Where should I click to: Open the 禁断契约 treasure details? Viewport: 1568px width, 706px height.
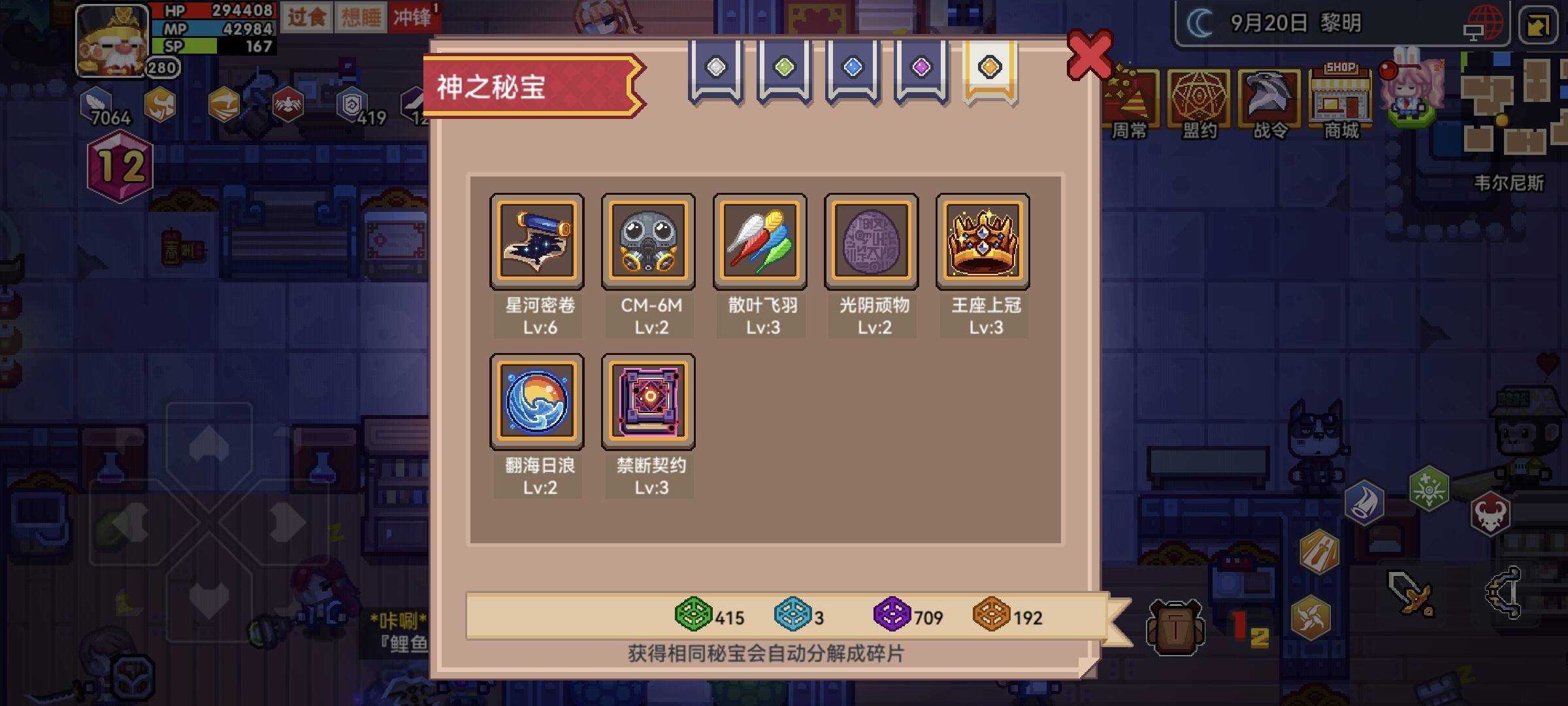pyautogui.click(x=649, y=401)
